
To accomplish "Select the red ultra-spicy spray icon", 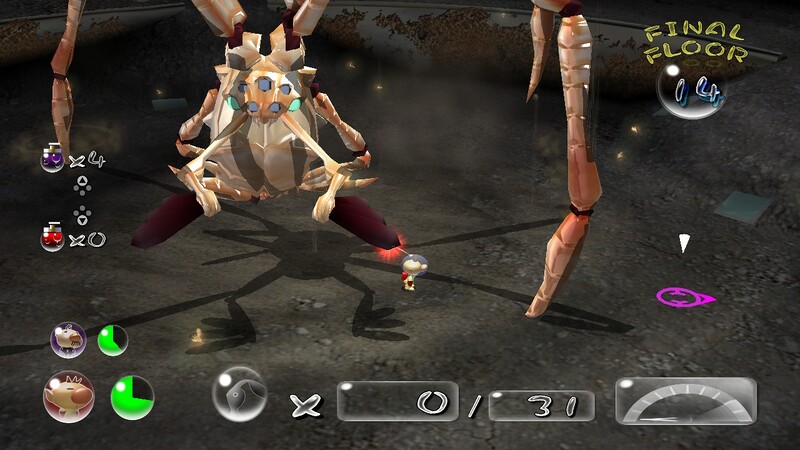I will pyautogui.click(x=52, y=238).
